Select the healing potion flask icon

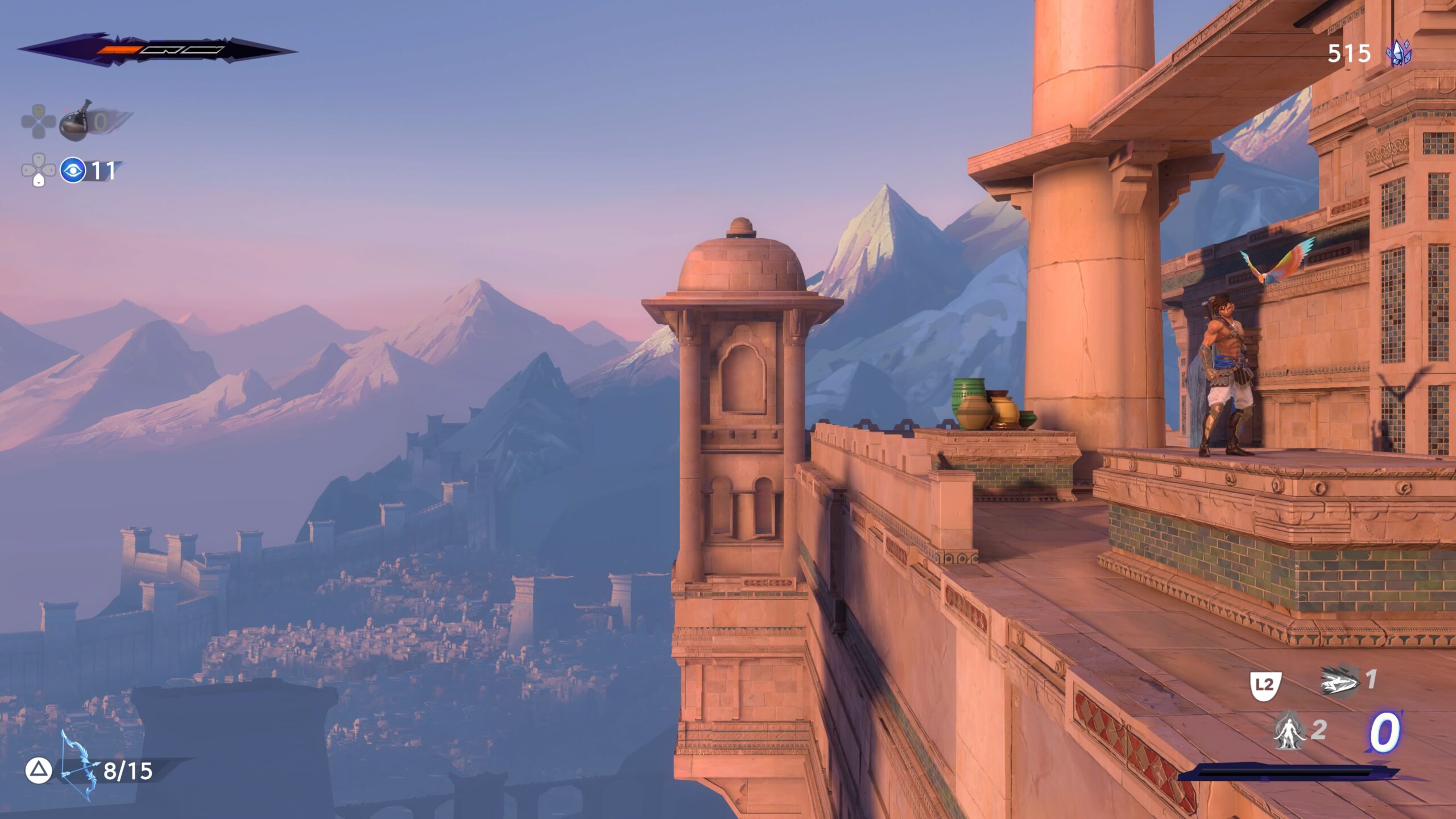coord(76,121)
